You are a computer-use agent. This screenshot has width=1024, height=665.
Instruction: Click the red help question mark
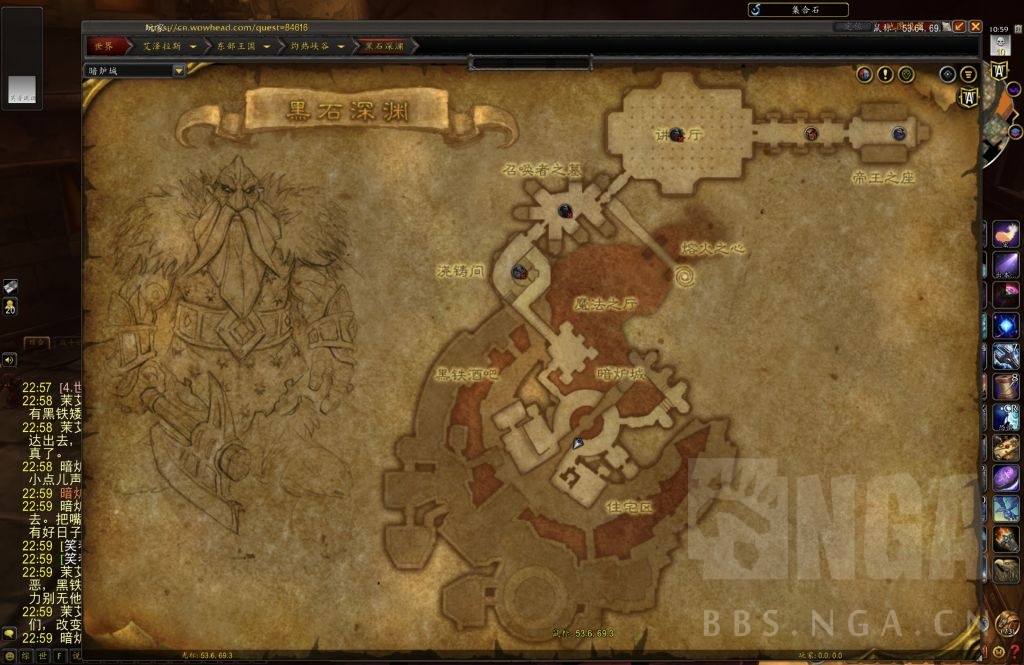1015,652
